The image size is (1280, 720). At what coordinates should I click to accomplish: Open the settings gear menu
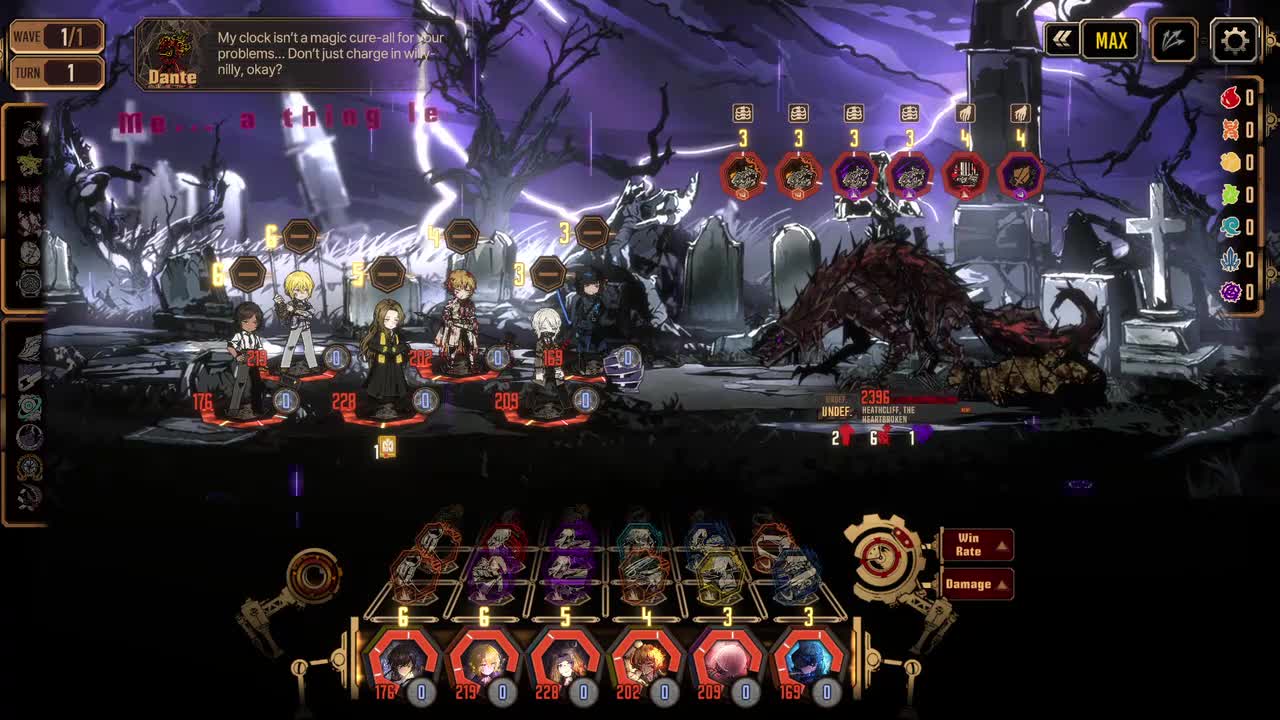(1234, 41)
